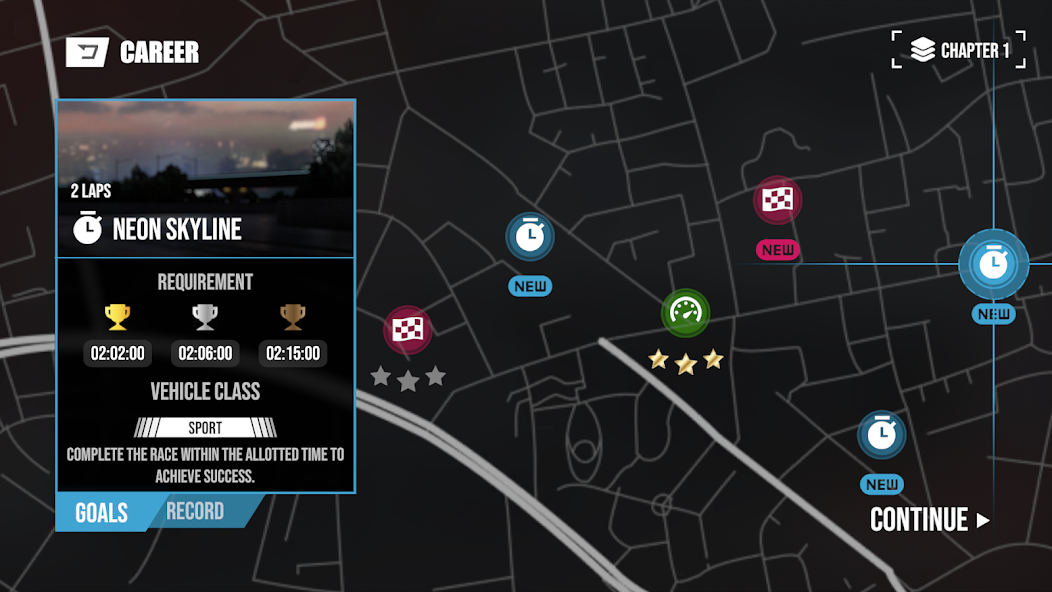Select the stopwatch marker just above Continue
The image size is (1052, 592).
(881, 435)
